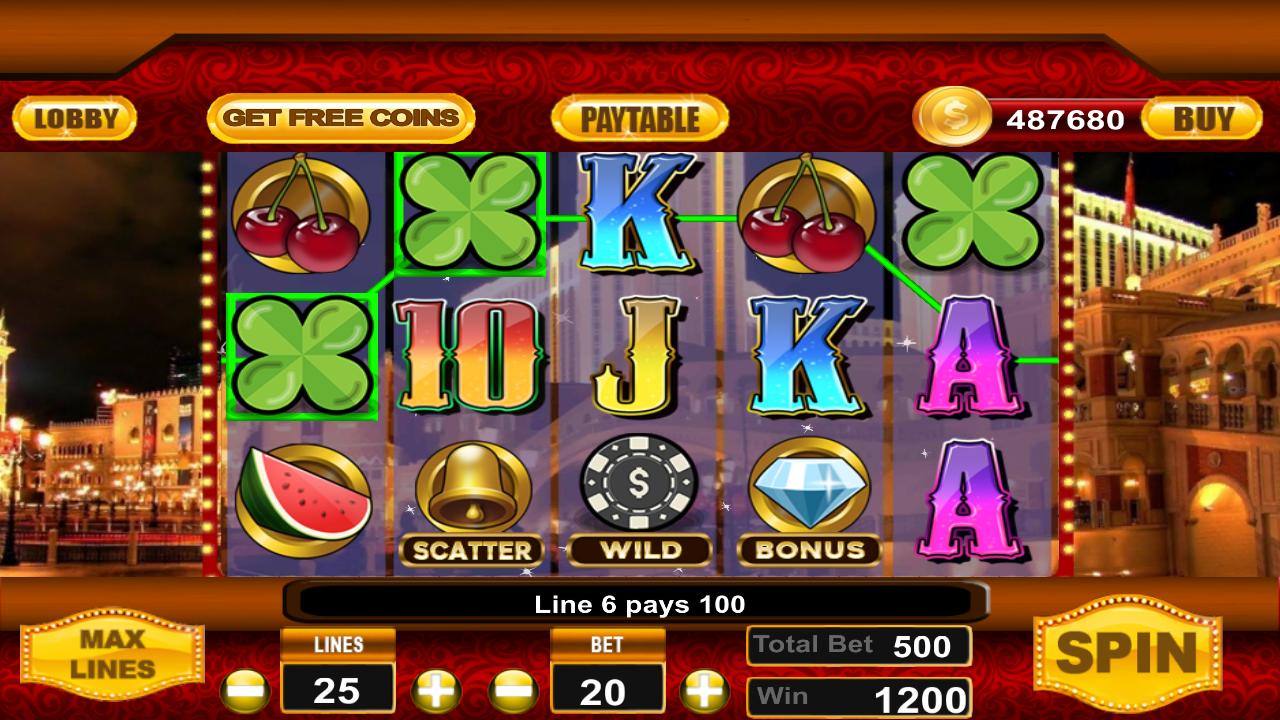Screen dimensions: 1280x720
Task: Click the Line 6 pays 100 message bar
Action: point(639,604)
